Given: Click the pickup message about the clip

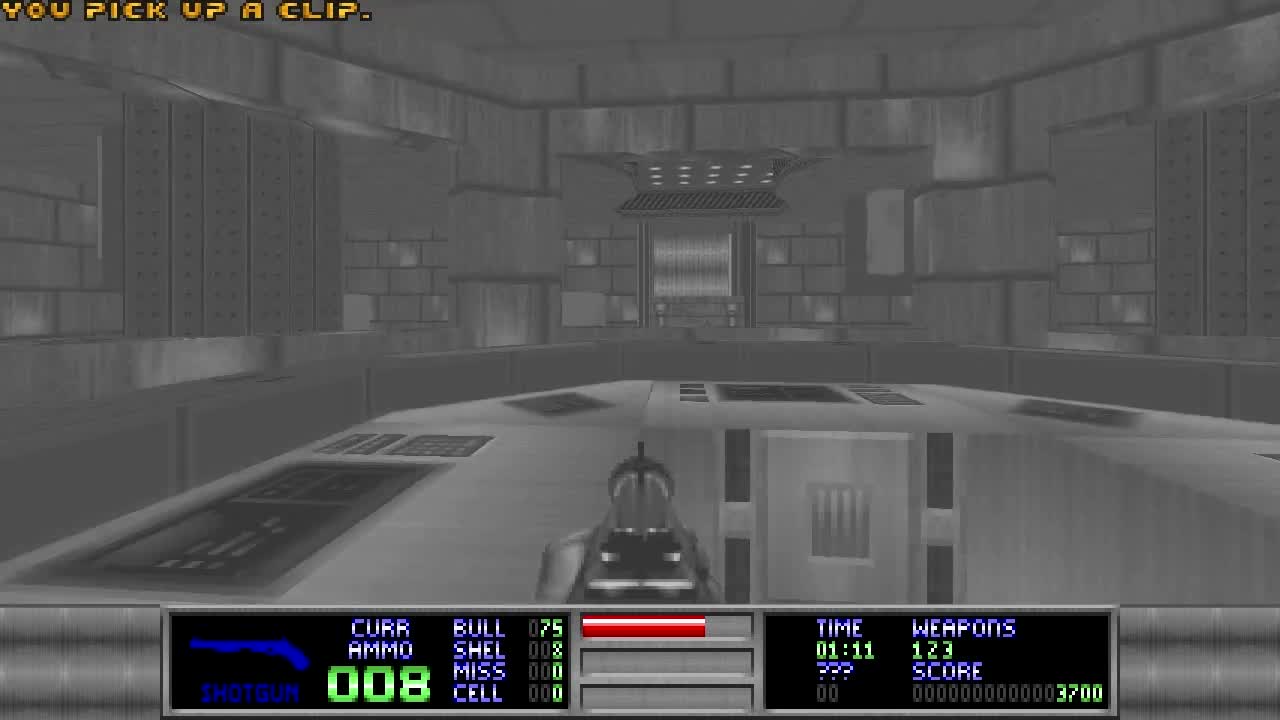Looking at the screenshot, I should coord(185,12).
